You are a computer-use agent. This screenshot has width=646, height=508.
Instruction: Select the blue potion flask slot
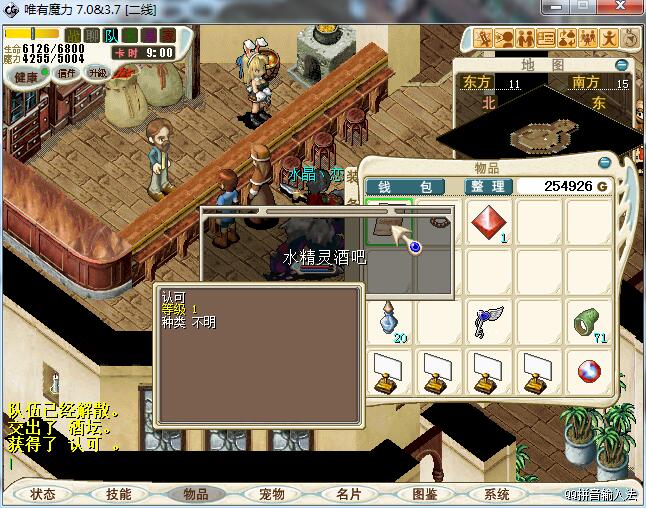click(390, 321)
